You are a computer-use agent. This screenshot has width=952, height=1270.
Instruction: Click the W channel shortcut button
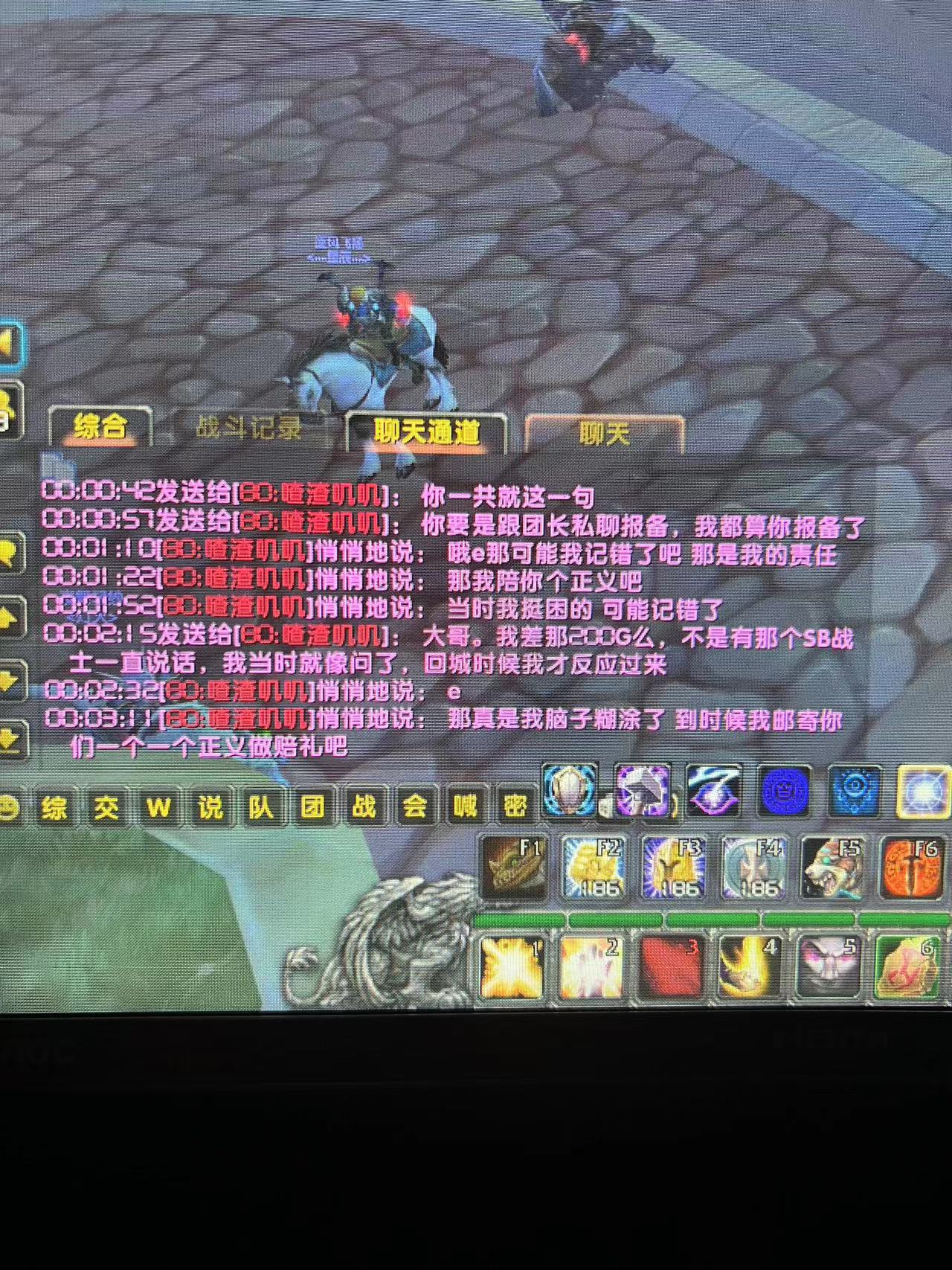tap(160, 807)
